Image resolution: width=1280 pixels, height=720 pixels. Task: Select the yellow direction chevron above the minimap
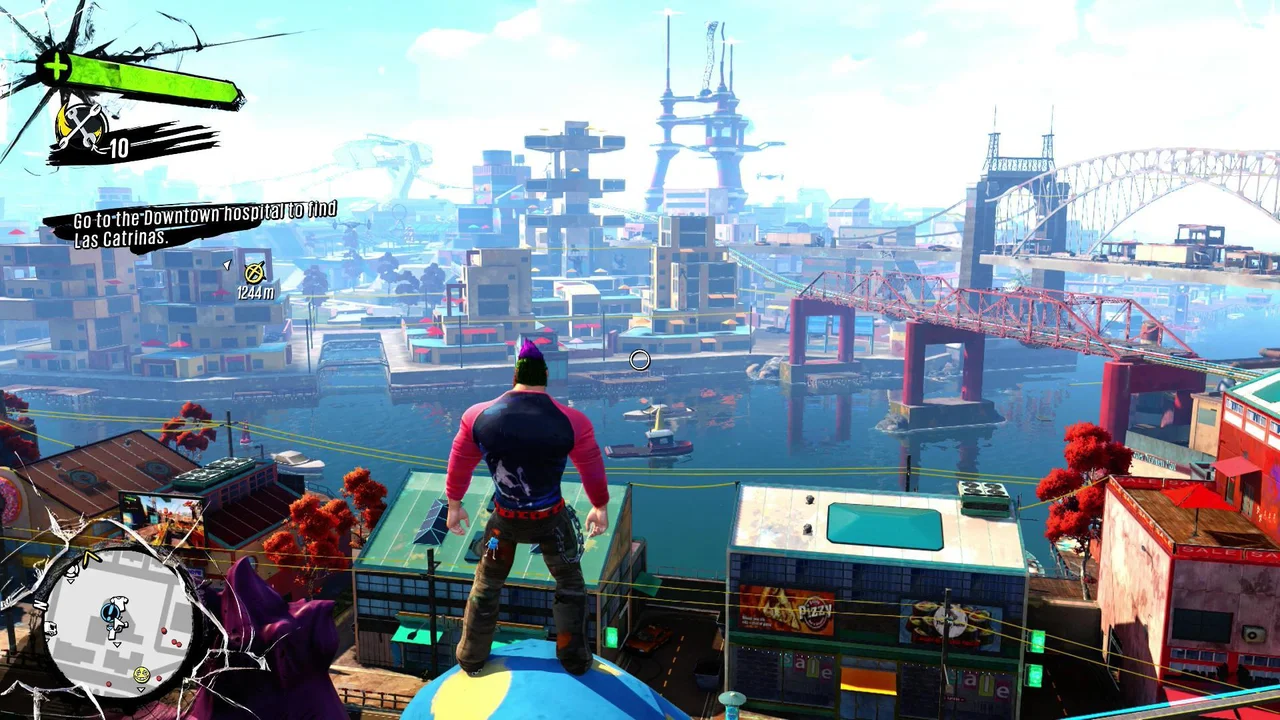(x=90, y=557)
